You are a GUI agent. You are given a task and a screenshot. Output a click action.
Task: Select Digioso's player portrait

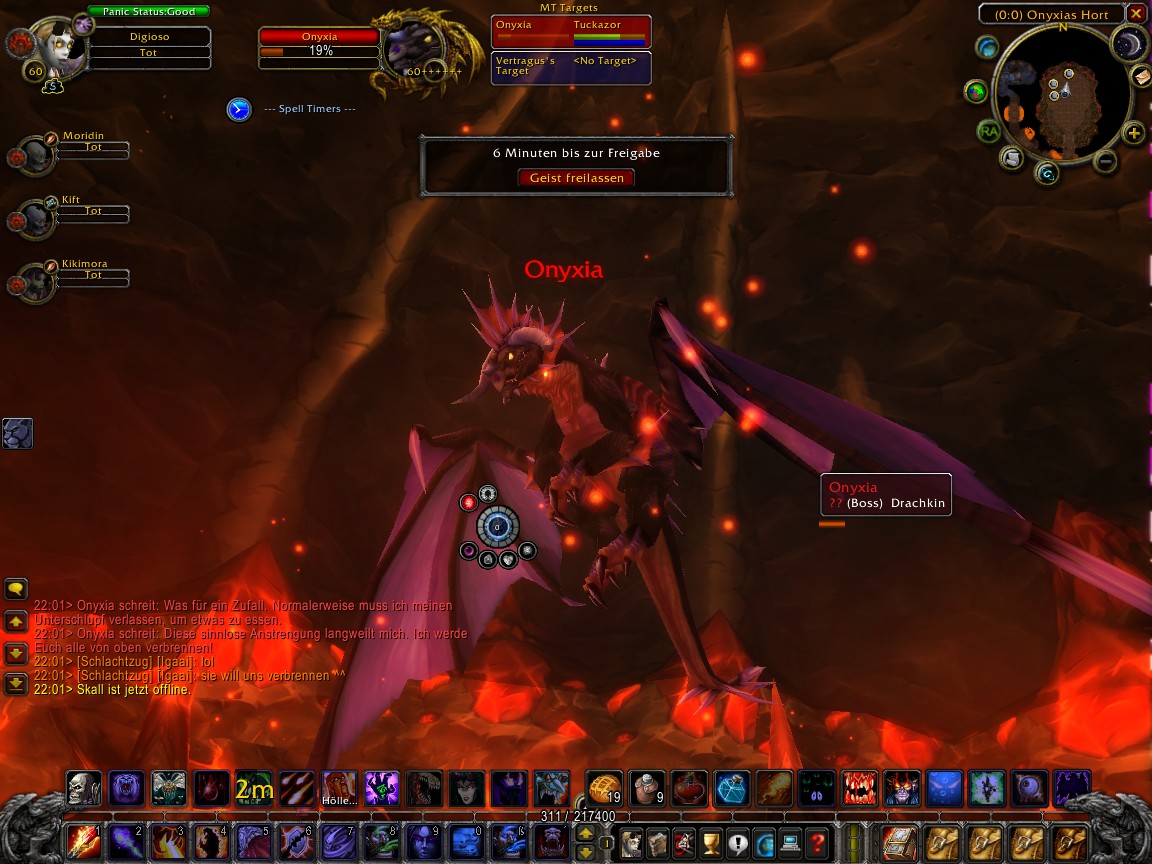click(x=52, y=45)
